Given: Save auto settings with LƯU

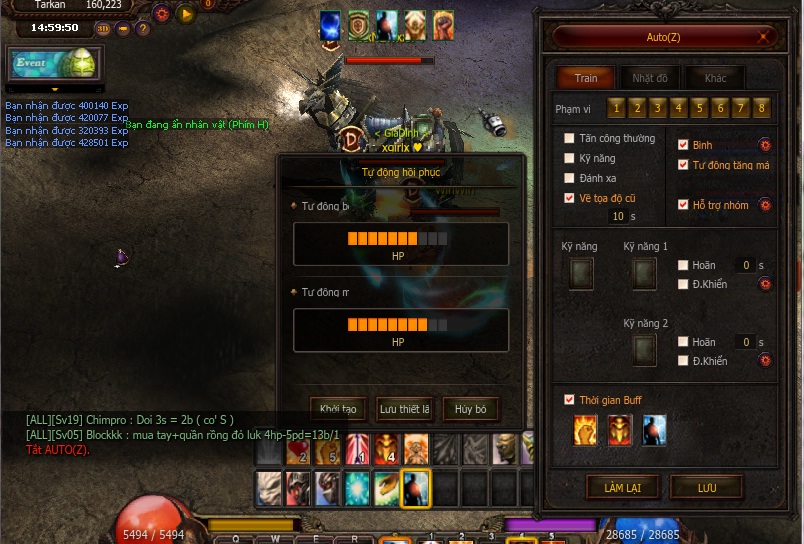Looking at the screenshot, I should 707,487.
